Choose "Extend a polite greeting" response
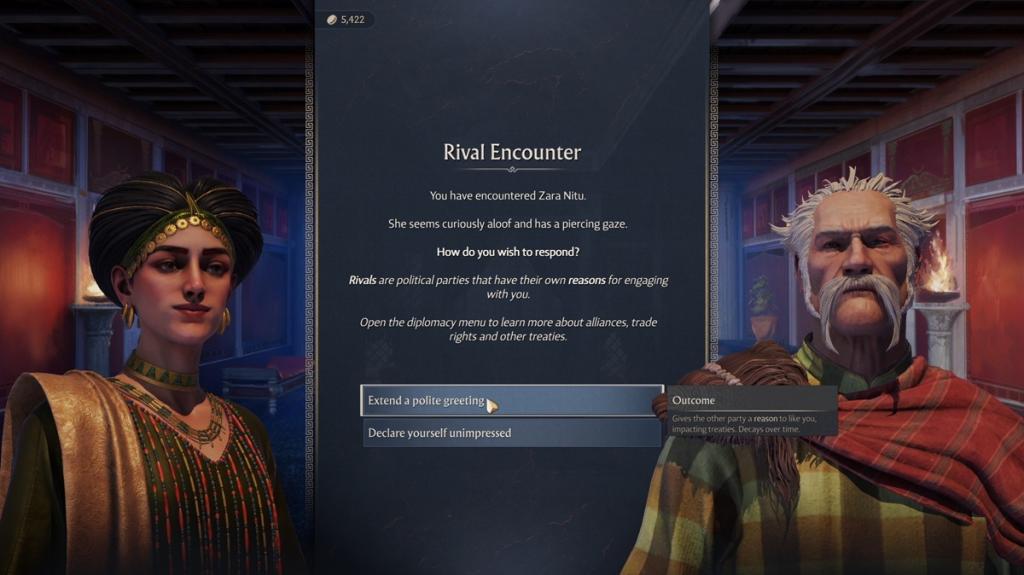1024x575 pixels. point(510,401)
